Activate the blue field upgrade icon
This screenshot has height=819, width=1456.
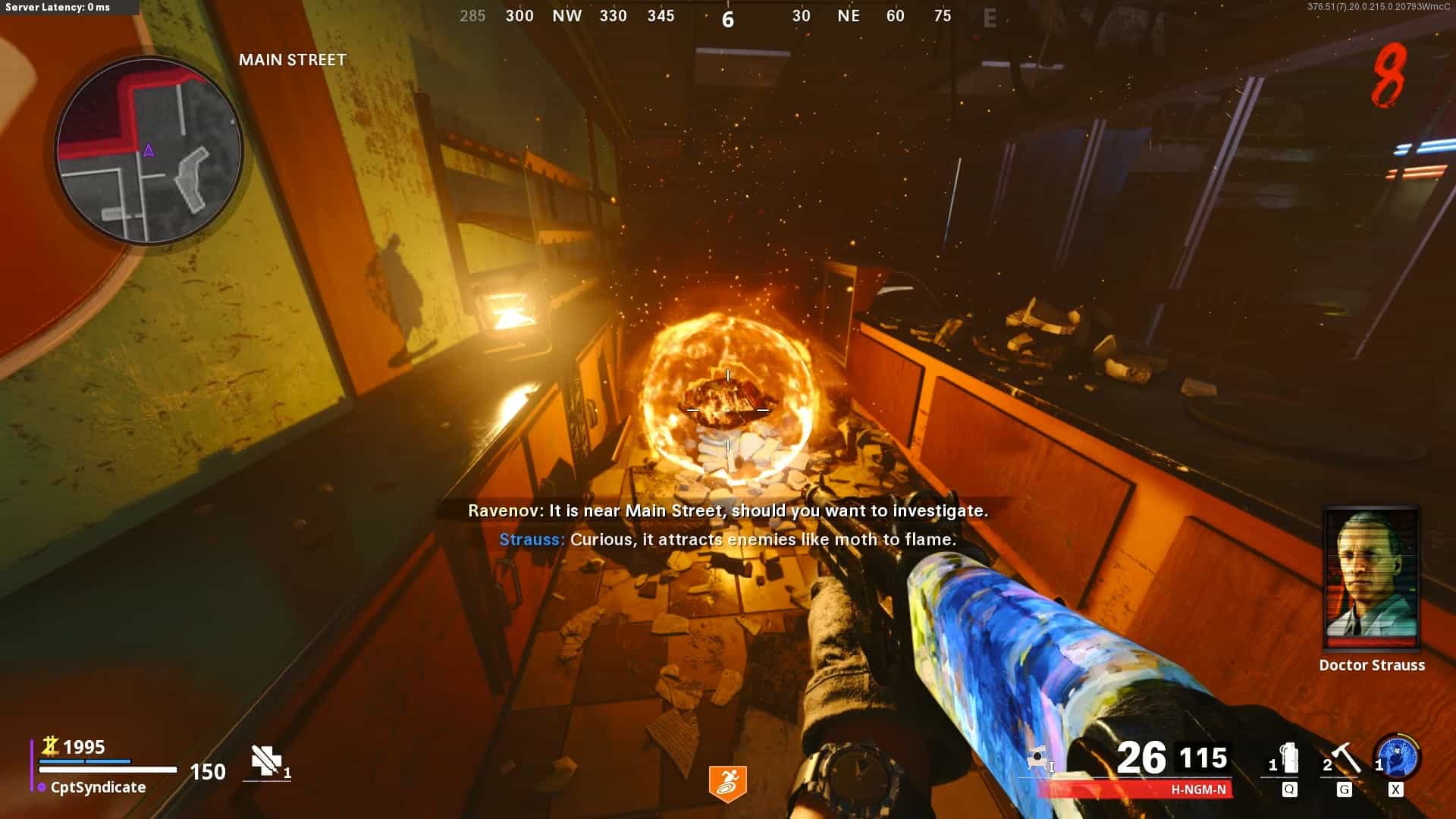(1398, 758)
